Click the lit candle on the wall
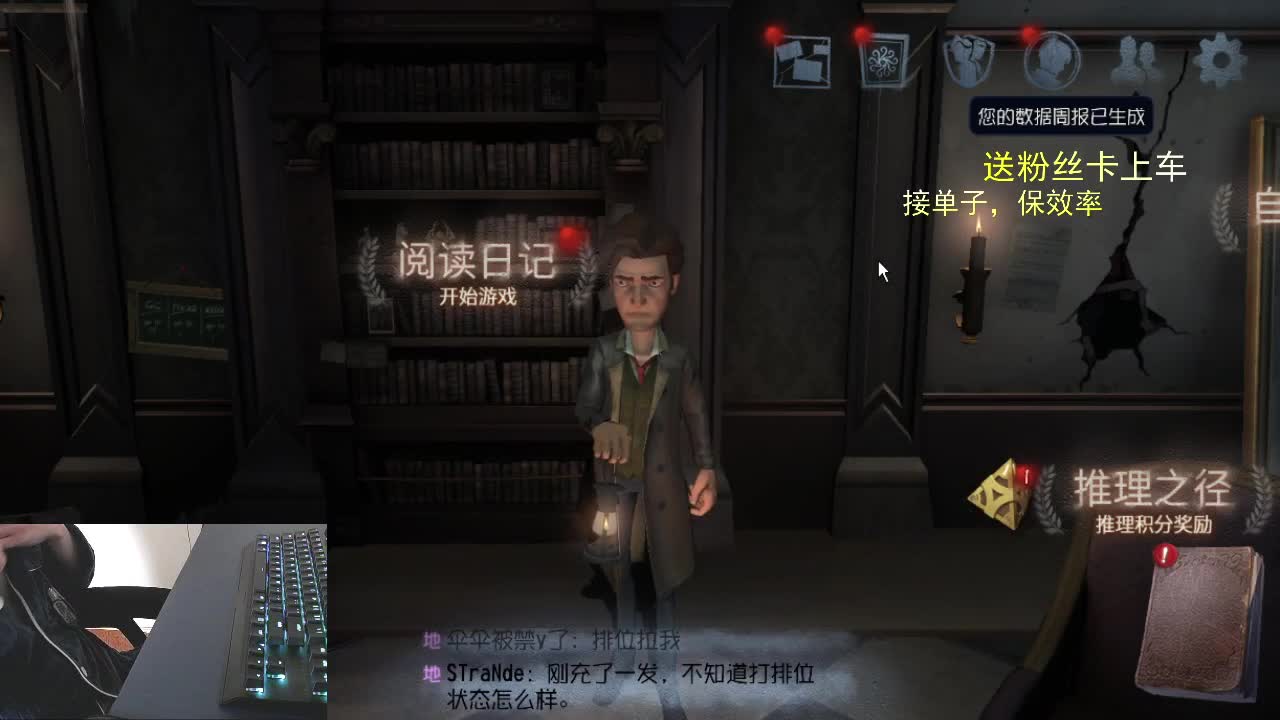Image resolution: width=1280 pixels, height=720 pixels. (x=970, y=270)
